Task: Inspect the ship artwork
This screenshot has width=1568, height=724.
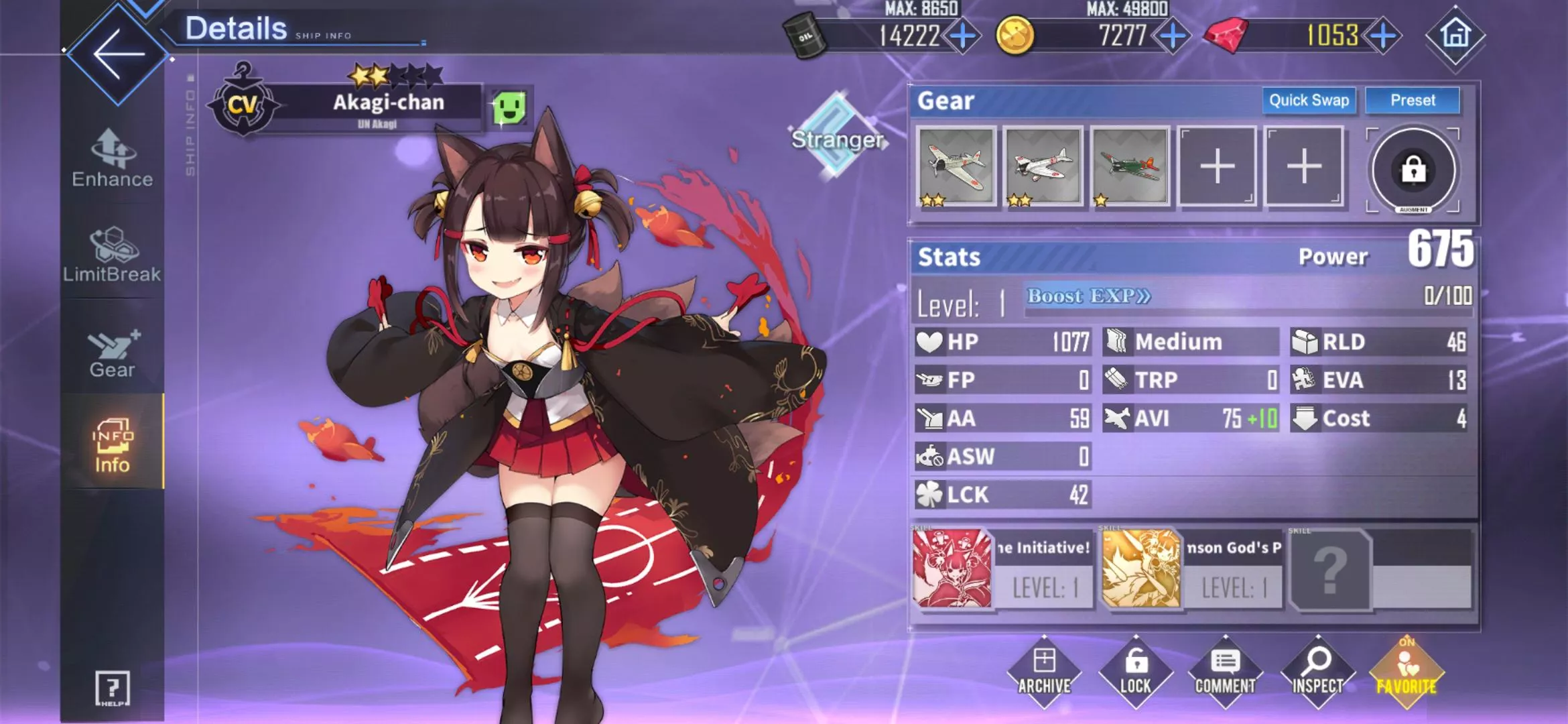Action: 1317,672
